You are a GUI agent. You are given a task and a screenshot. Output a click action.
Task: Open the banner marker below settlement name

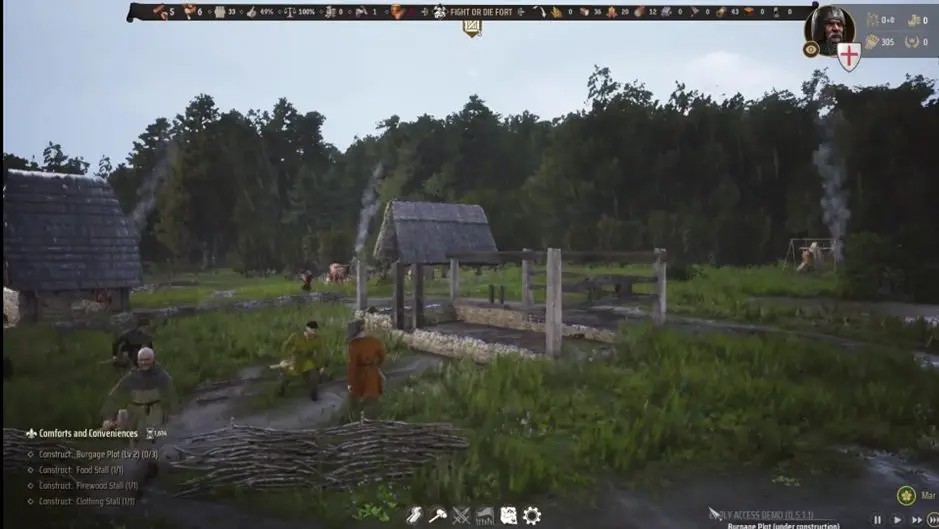pyautogui.click(x=472, y=29)
